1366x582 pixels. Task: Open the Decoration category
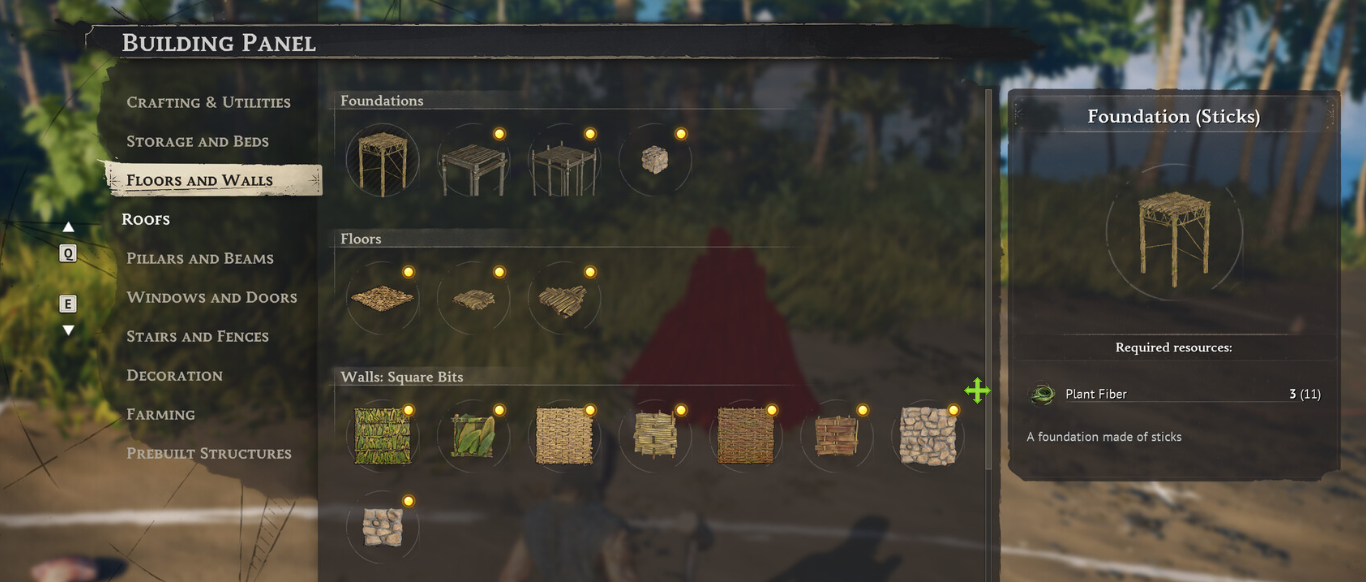(174, 375)
